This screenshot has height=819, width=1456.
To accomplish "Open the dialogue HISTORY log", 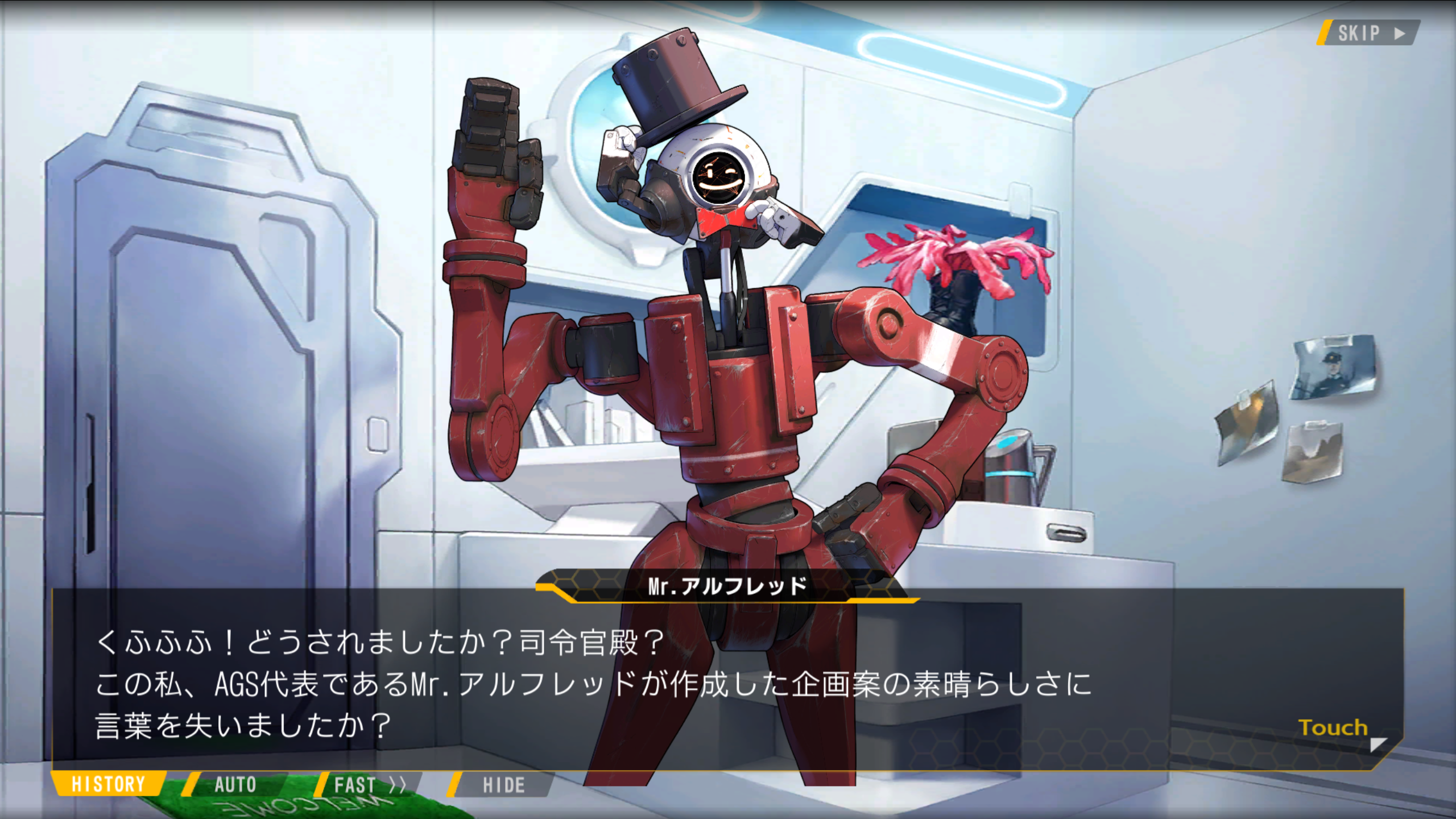I will (x=108, y=784).
